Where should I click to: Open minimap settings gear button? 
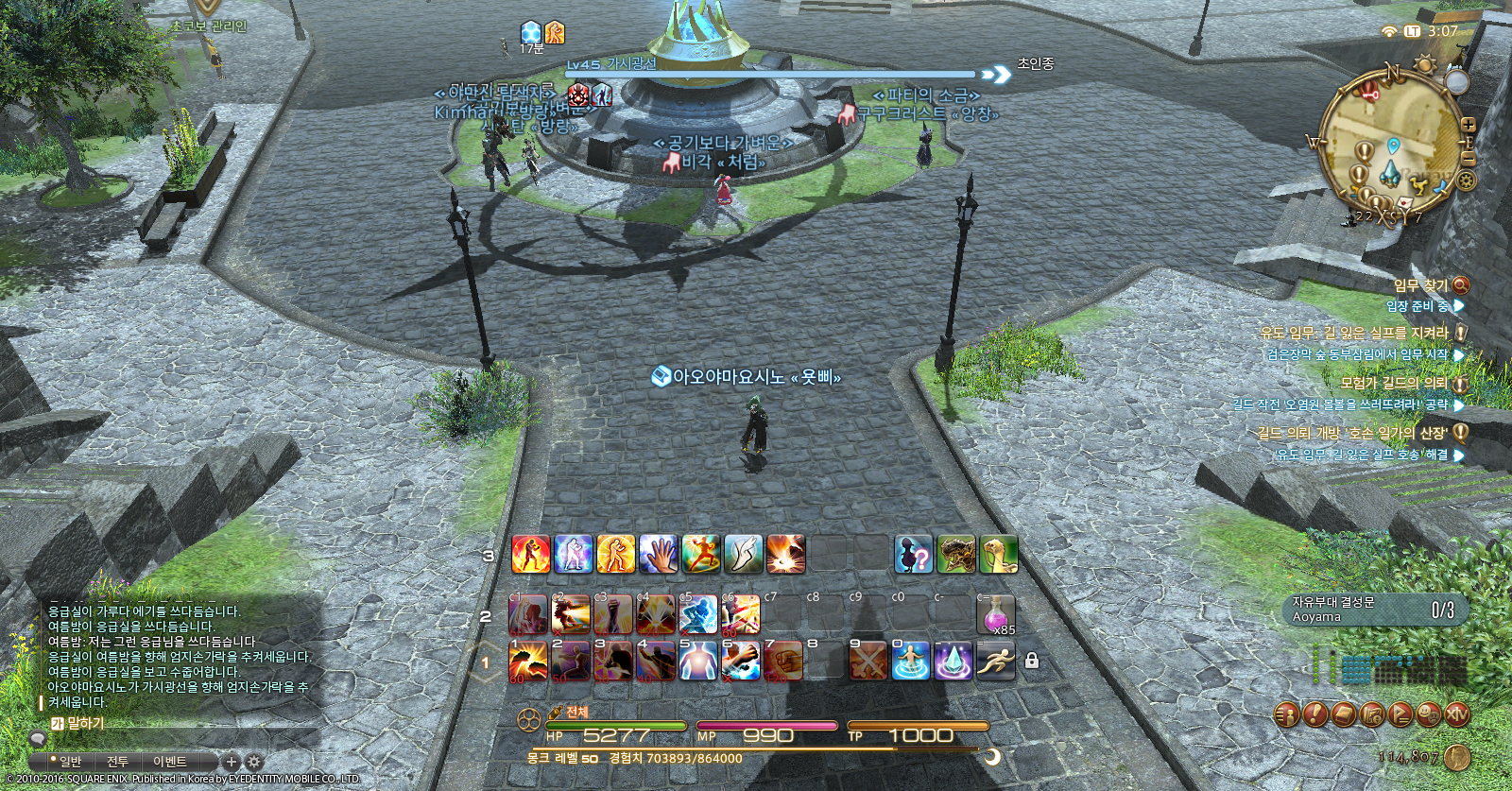point(1466,180)
